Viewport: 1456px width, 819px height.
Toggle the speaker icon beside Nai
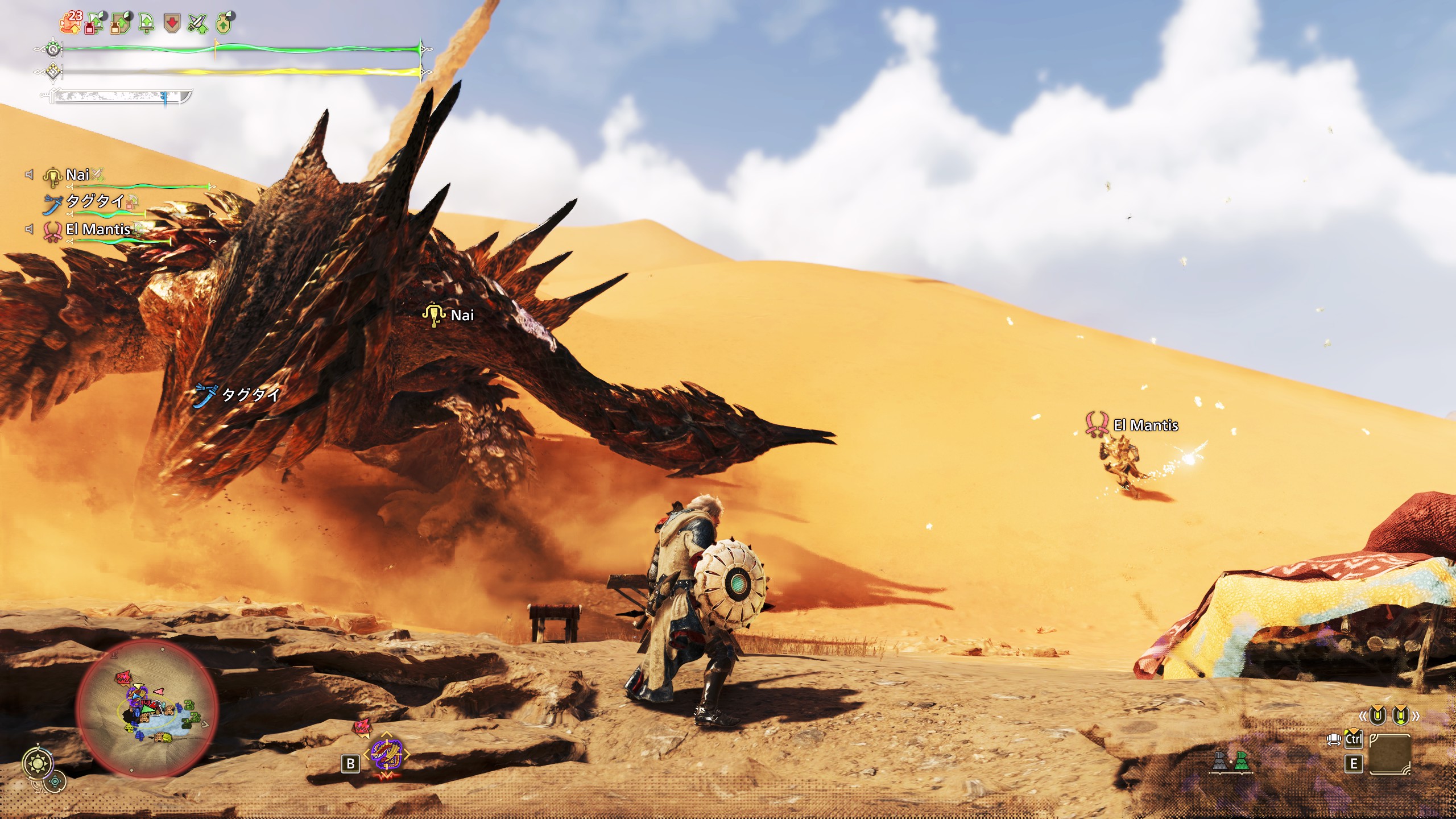click(29, 174)
